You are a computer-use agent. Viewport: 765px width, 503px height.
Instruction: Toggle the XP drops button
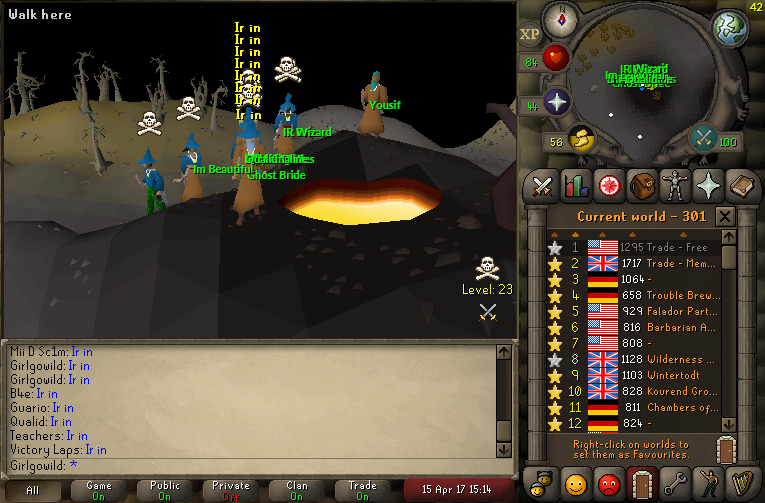pyautogui.click(x=530, y=34)
